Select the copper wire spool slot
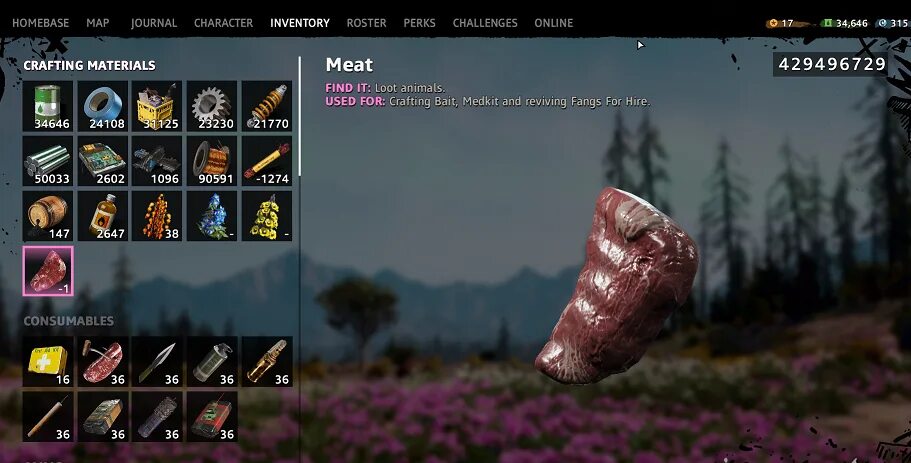 tap(212, 161)
